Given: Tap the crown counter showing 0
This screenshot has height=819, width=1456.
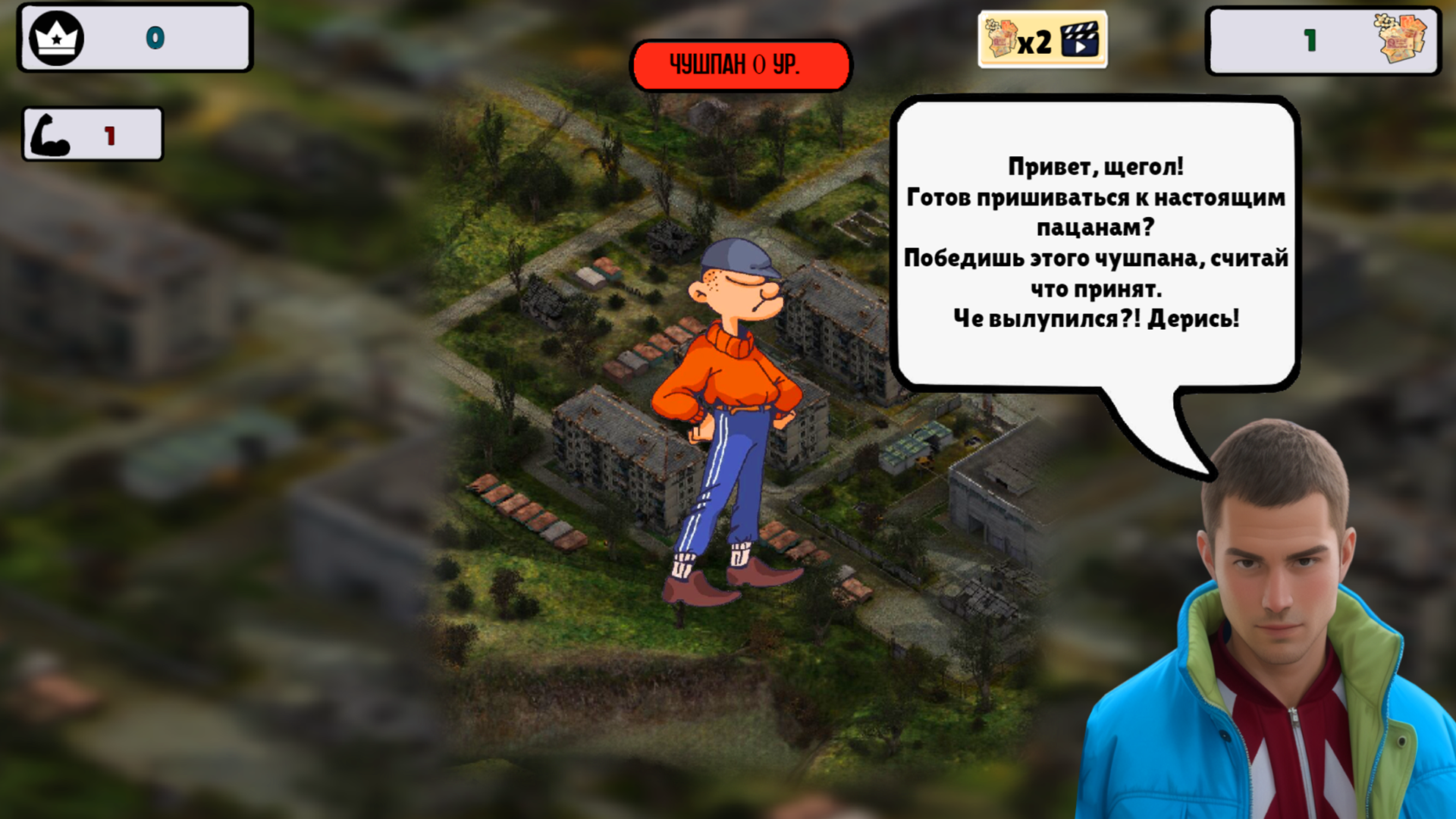Looking at the screenshot, I should (x=154, y=37).
